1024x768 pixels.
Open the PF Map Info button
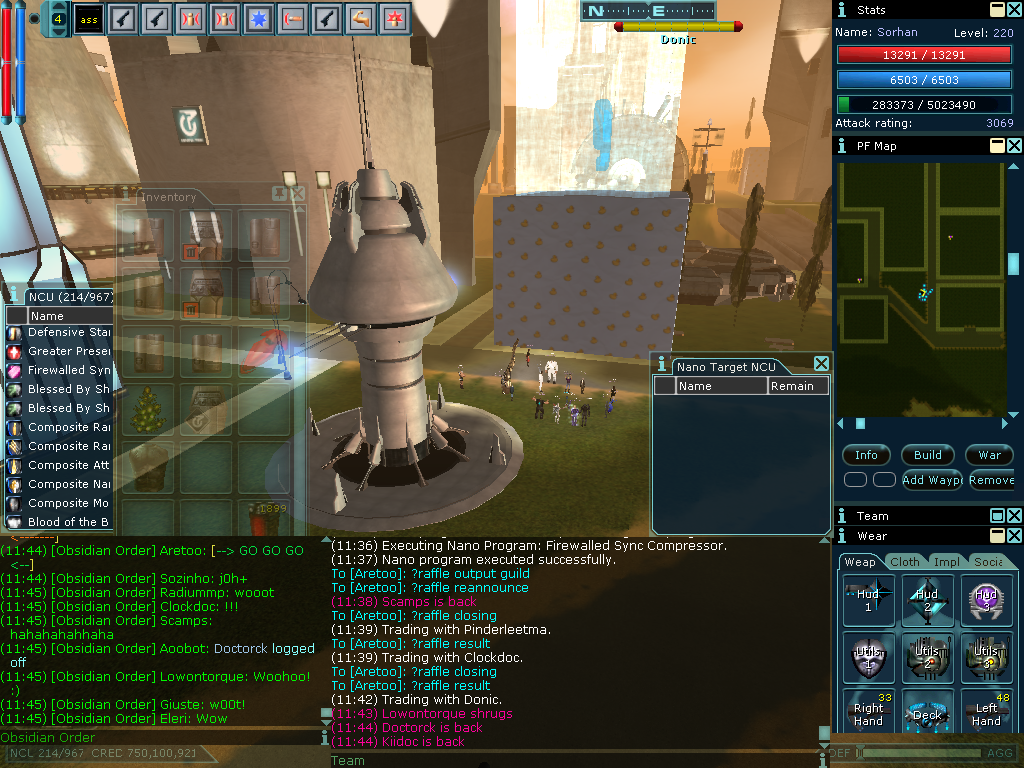coord(866,455)
